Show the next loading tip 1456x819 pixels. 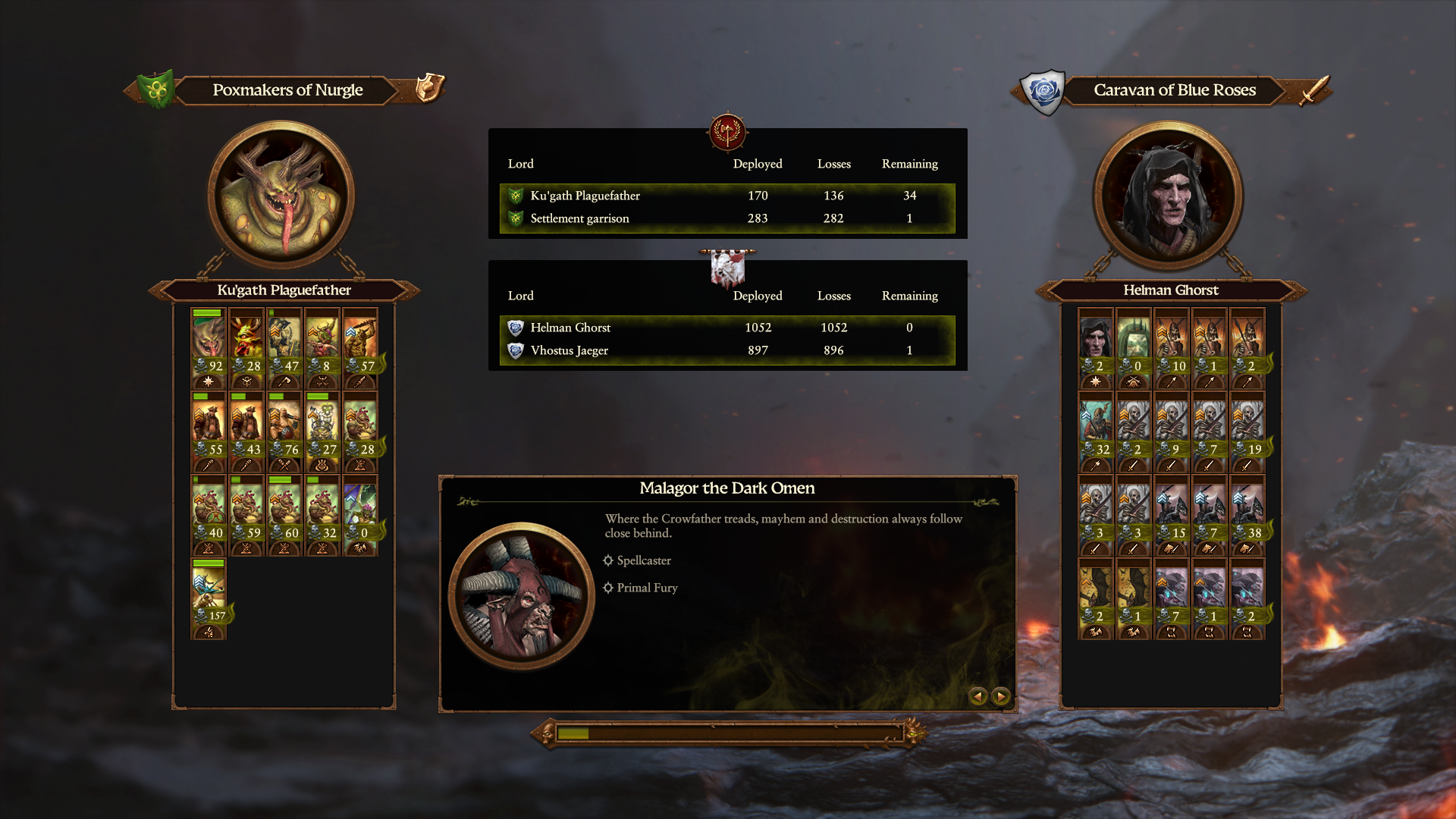[x=1001, y=696]
